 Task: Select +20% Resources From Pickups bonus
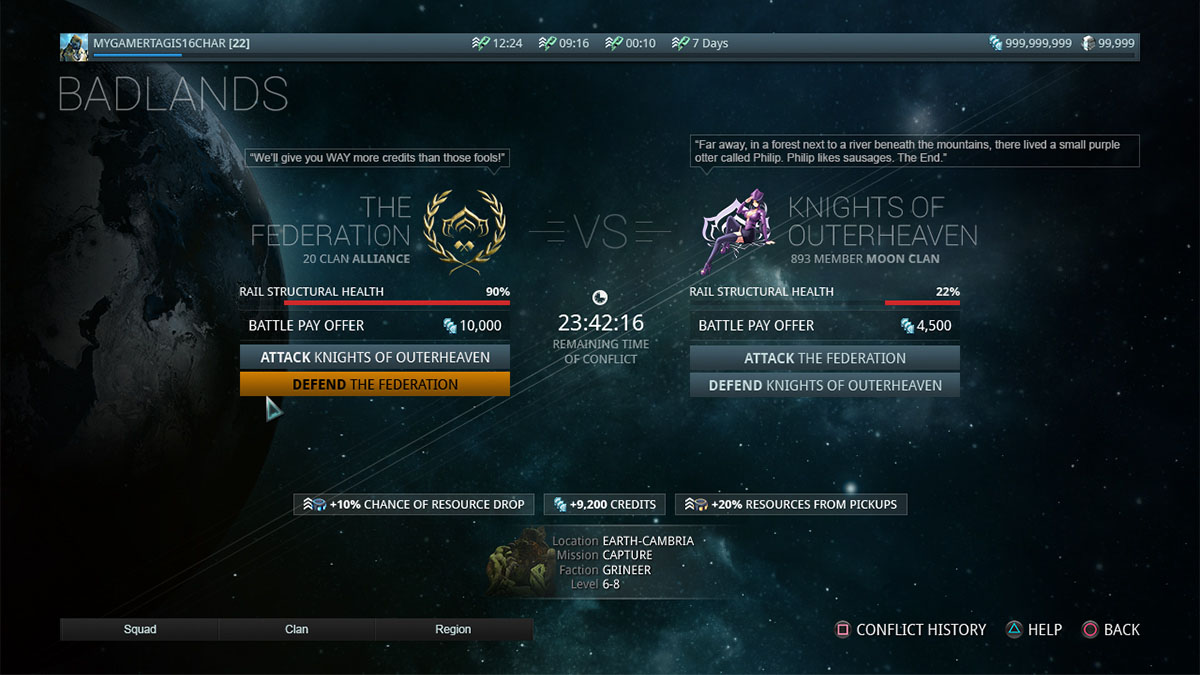(791, 504)
